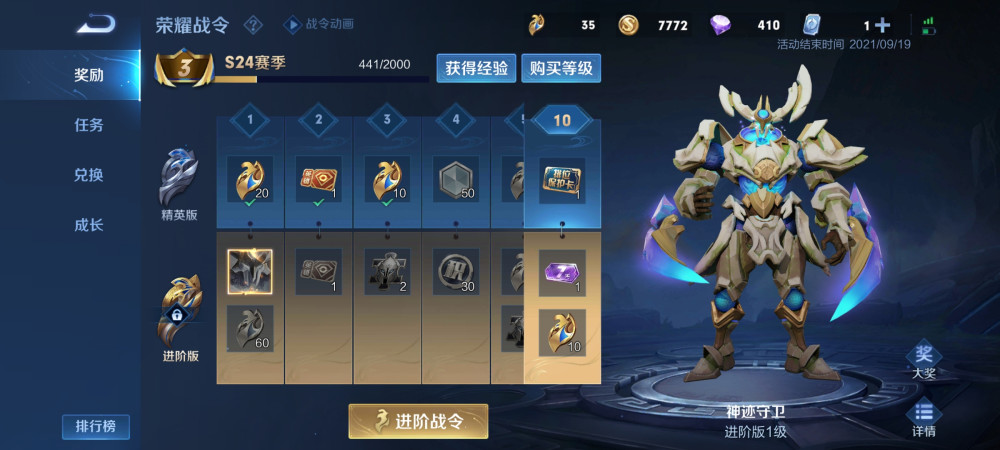Switch to the 奖励 tab
Image resolution: width=1000 pixels, height=450 pixels.
(89, 75)
